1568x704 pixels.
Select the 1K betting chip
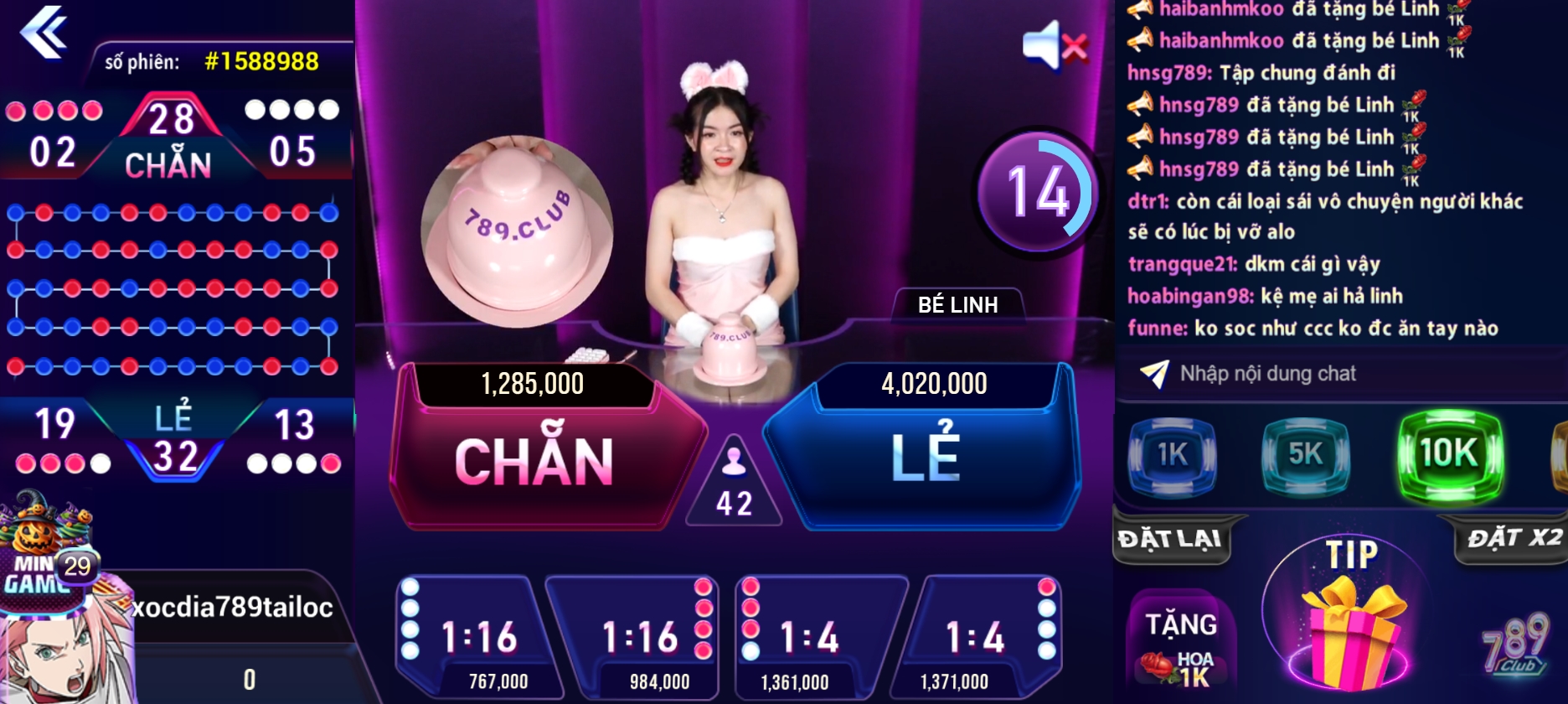[x=1172, y=455]
